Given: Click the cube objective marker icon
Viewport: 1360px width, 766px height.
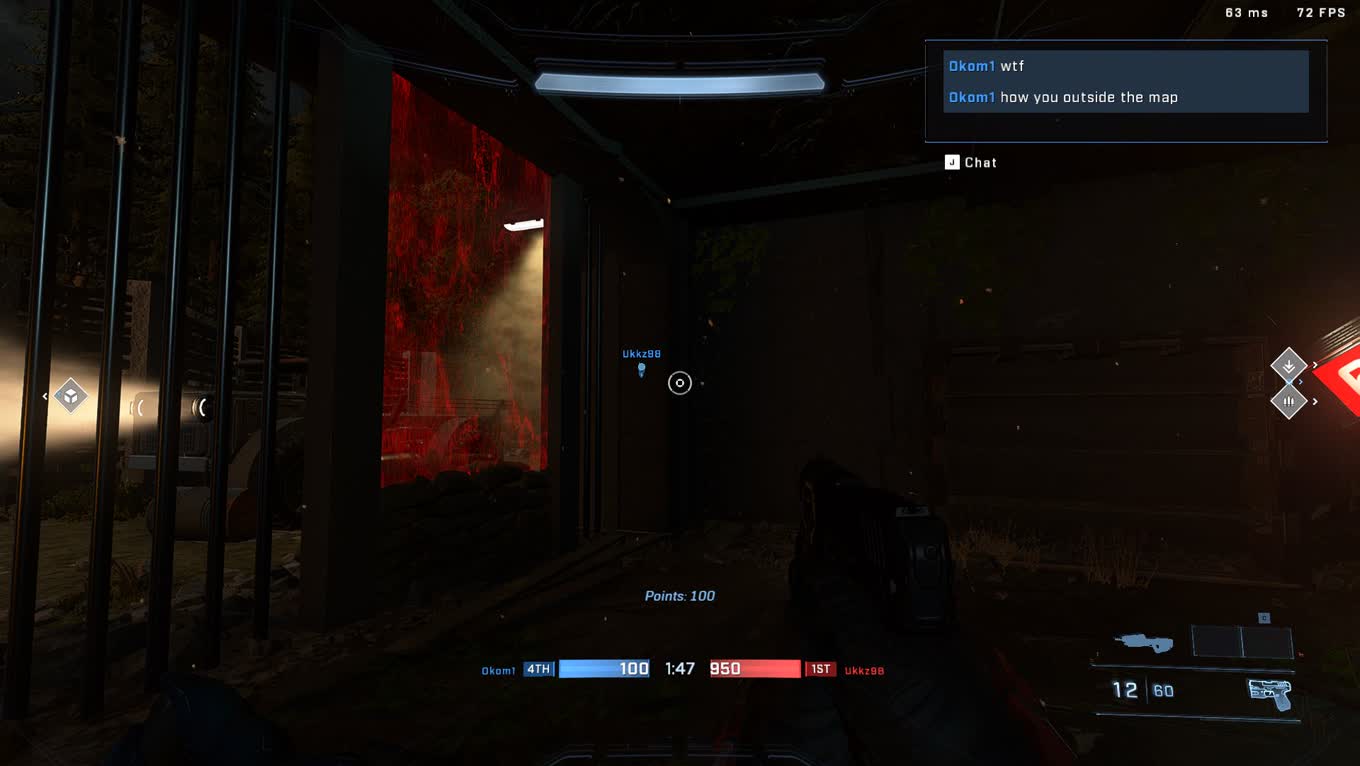Looking at the screenshot, I should [x=70, y=396].
